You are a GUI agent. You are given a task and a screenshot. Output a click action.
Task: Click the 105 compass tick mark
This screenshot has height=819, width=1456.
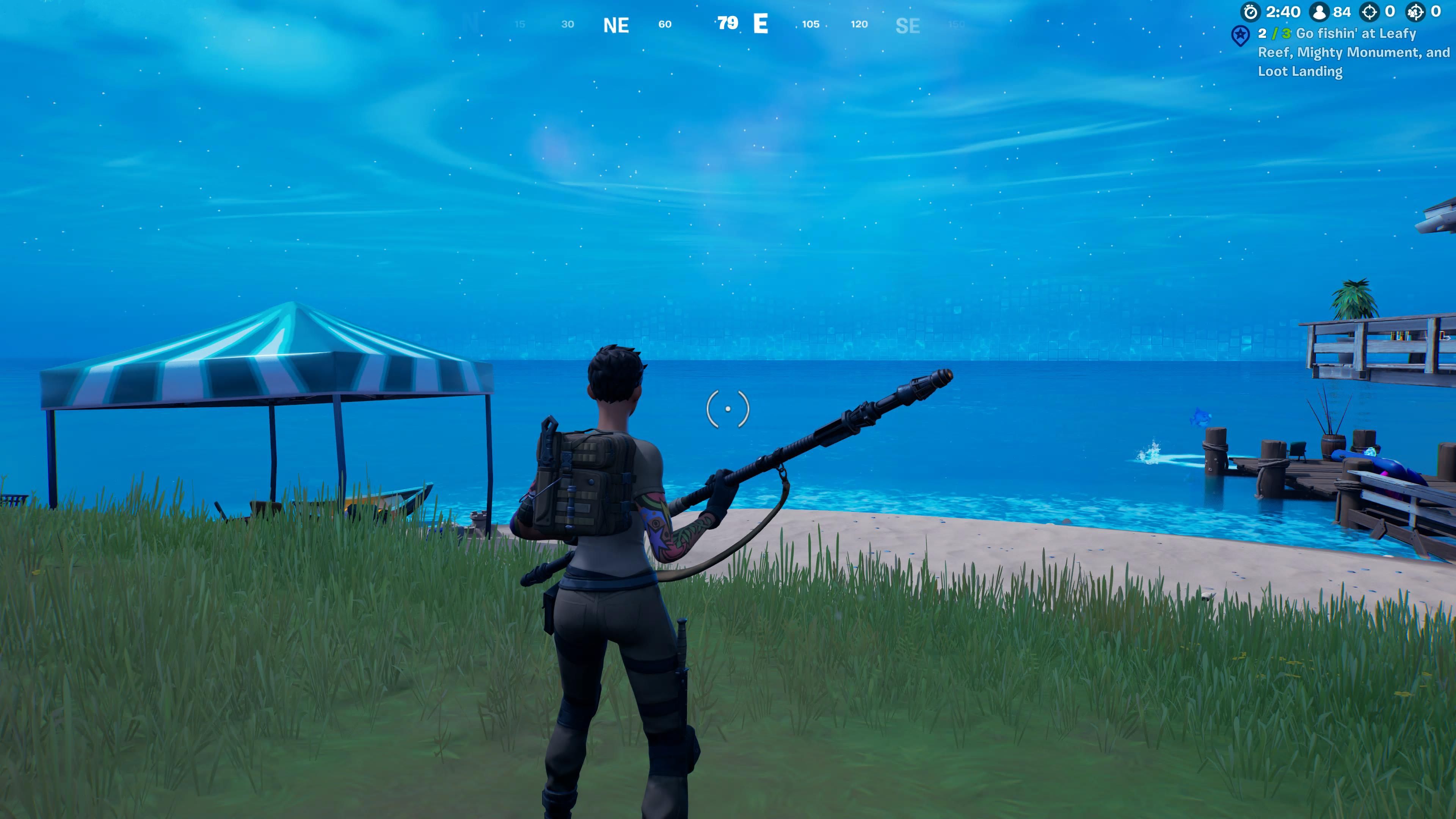point(811,25)
